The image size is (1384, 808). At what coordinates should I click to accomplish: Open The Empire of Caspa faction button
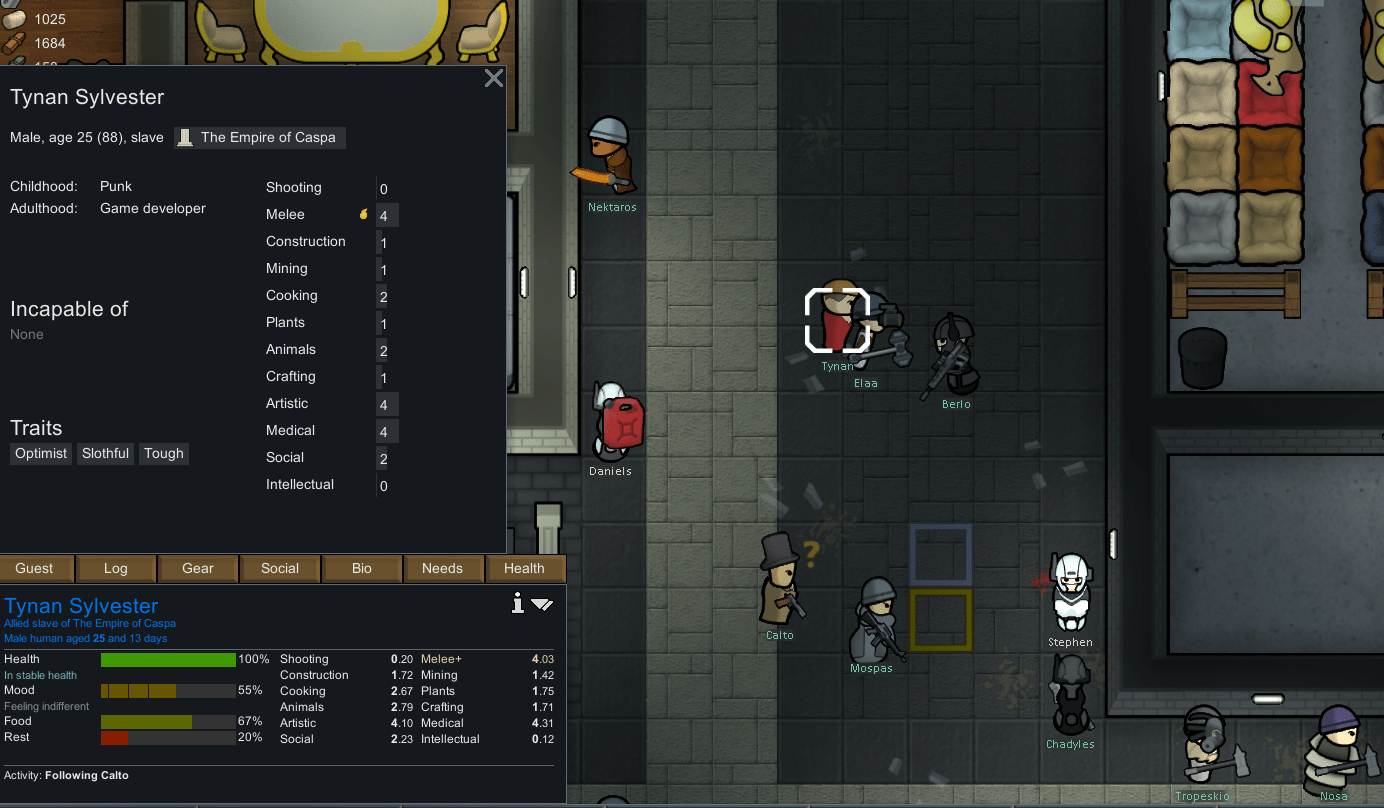pos(259,137)
